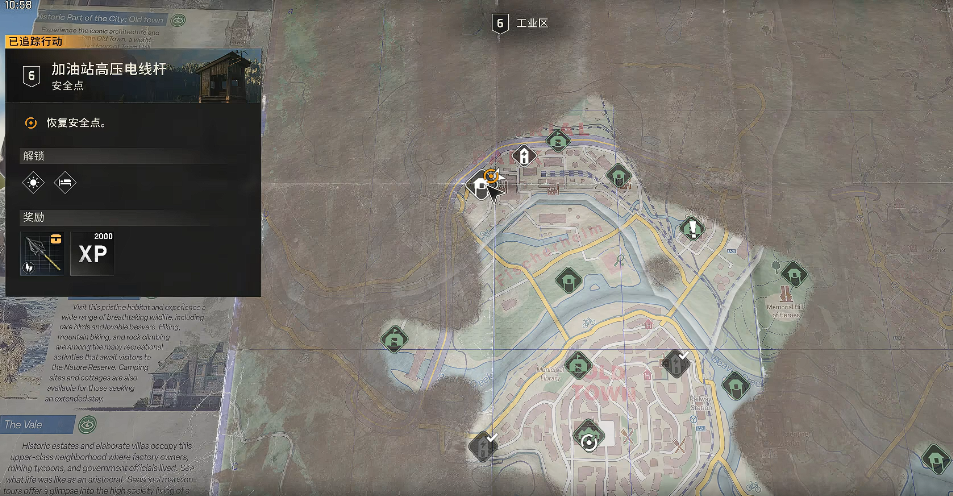Select the exclamation mark map marker
Image resolution: width=953 pixels, height=496 pixels.
(x=693, y=229)
